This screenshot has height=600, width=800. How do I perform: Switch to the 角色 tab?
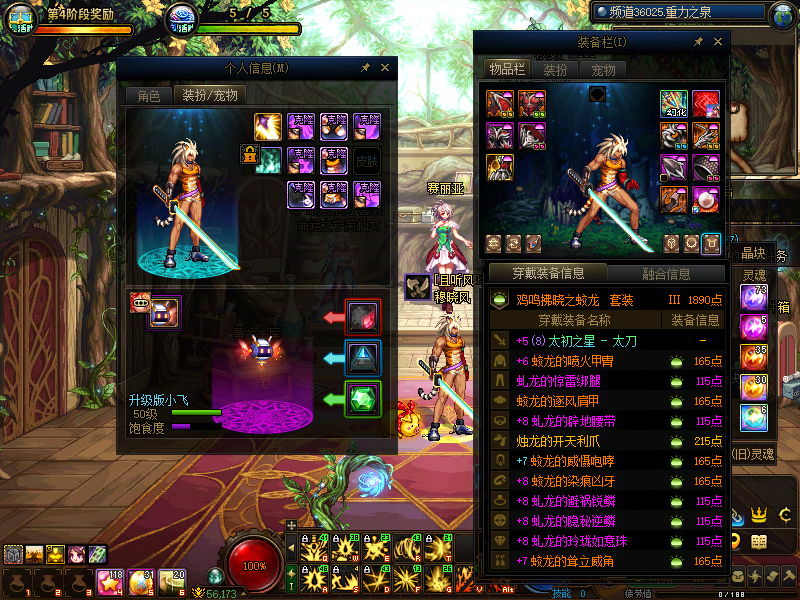pos(148,96)
